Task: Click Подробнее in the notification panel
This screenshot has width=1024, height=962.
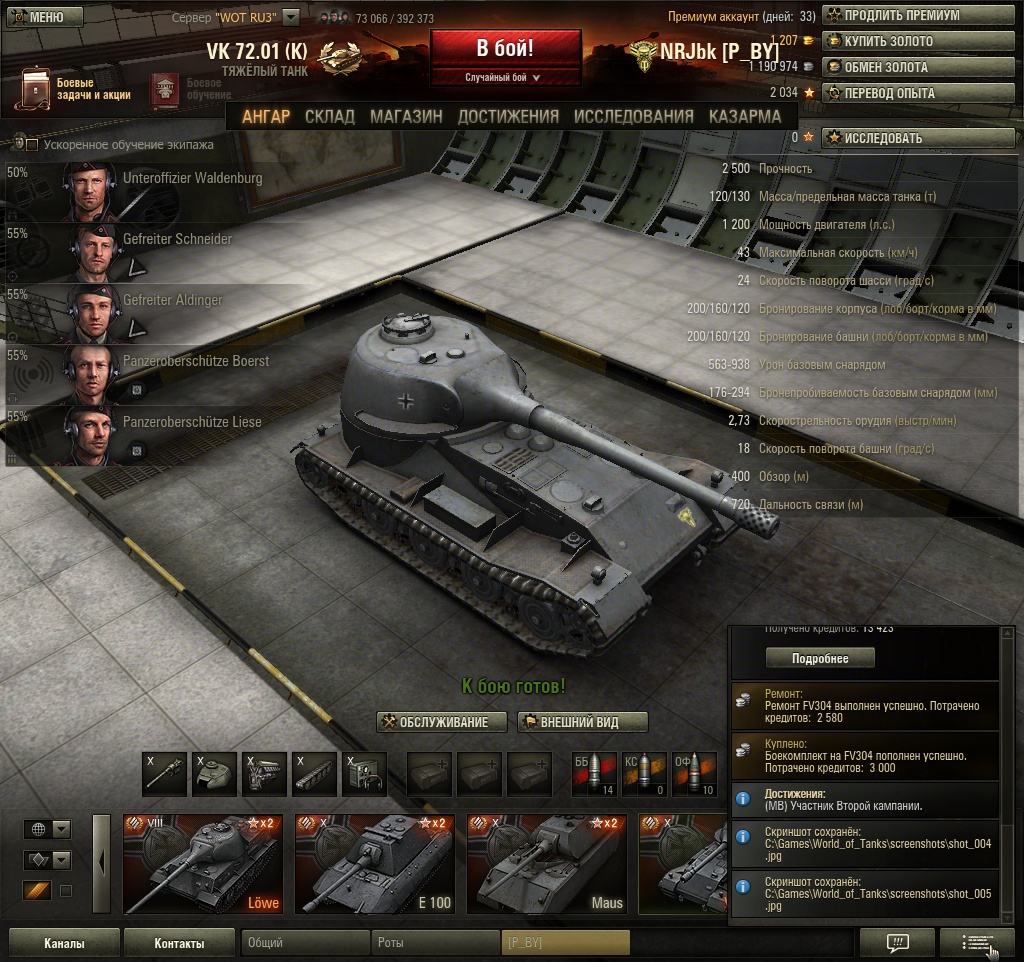Action: coord(820,658)
